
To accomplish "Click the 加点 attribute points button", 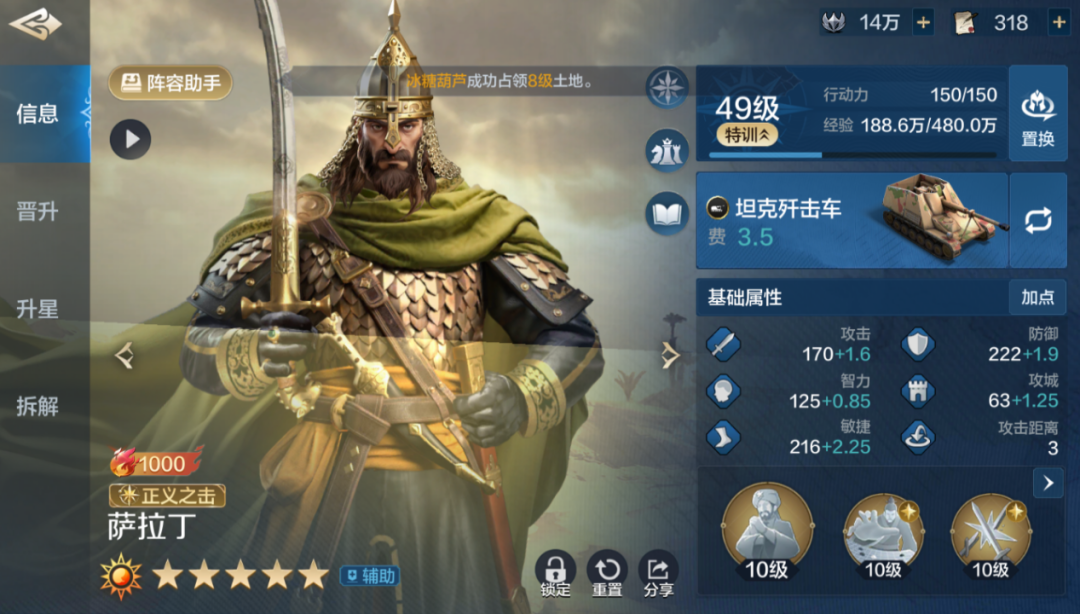I will pyautogui.click(x=1037, y=297).
